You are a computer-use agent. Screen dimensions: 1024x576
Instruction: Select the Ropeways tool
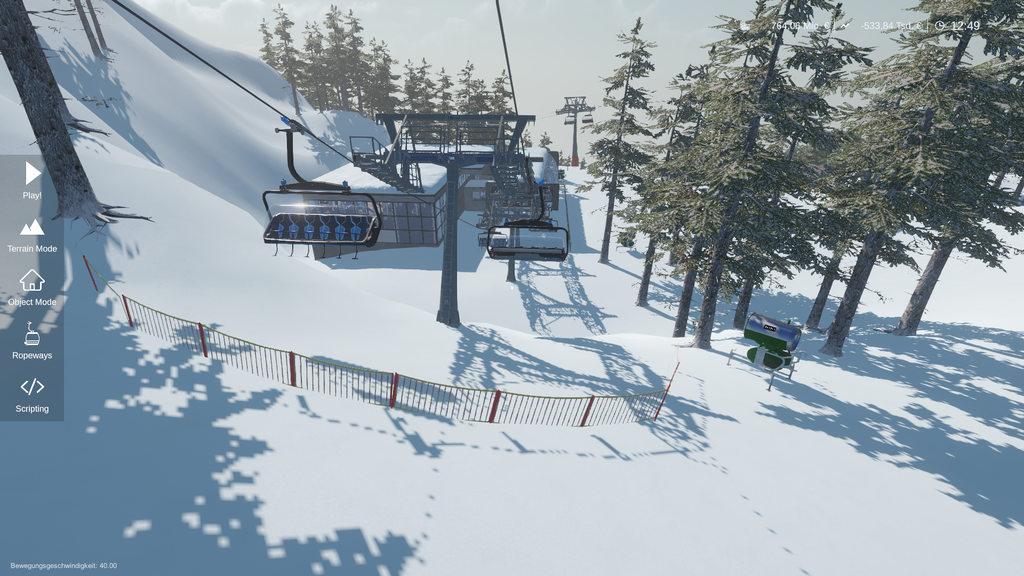pos(32,339)
